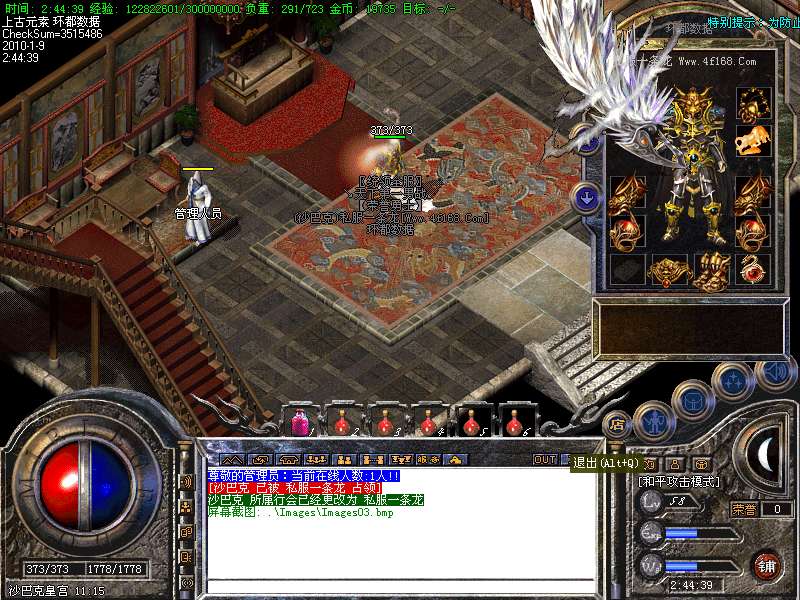
Task: Click the red 铺 stall button
Action: pos(766,566)
